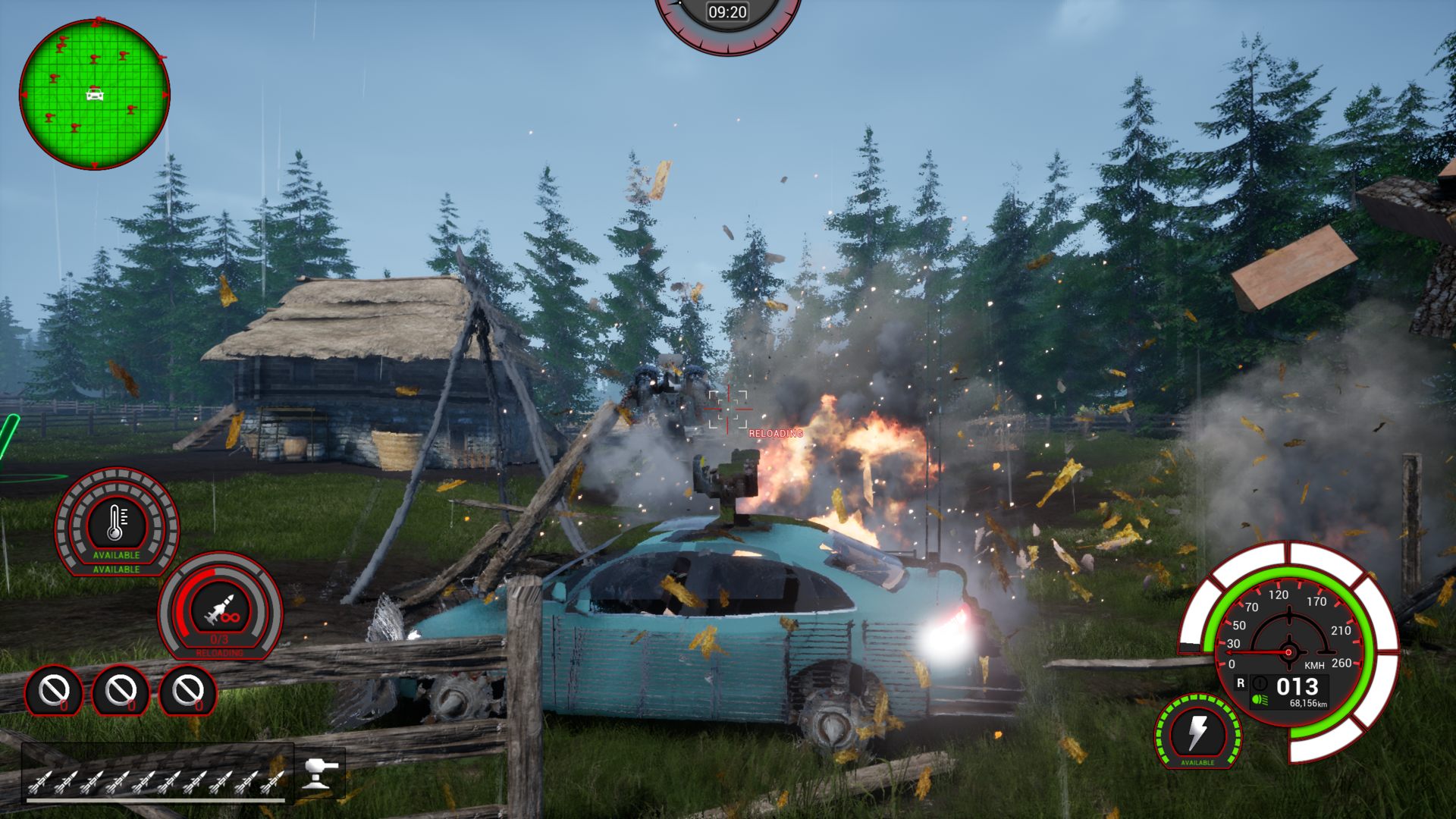This screenshot has height=819, width=1456.
Task: Select the turret weapon icon
Action: 319,773
